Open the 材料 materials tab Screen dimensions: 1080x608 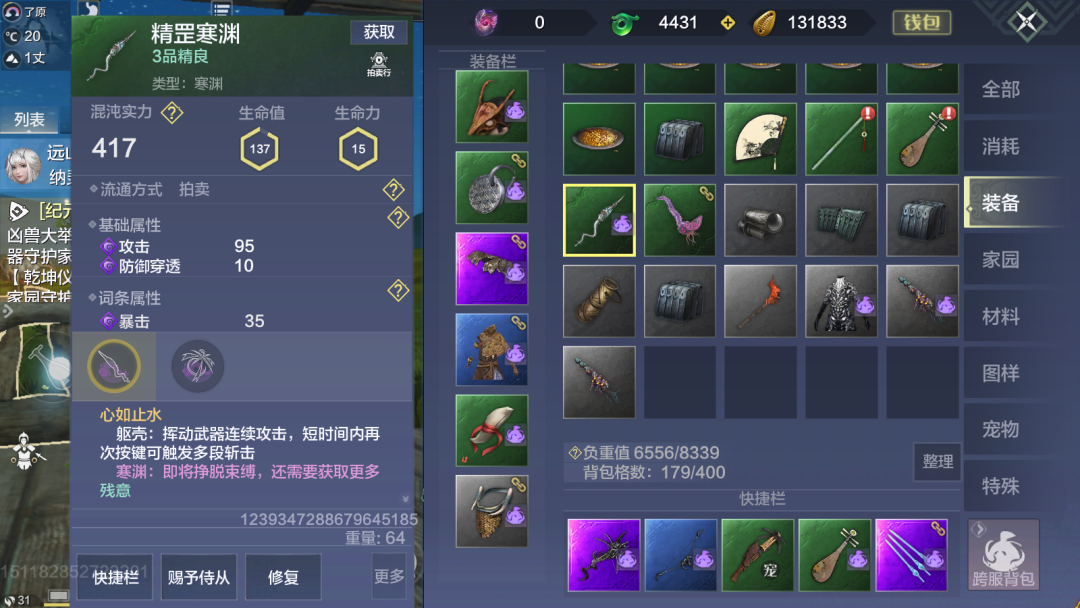1000,317
